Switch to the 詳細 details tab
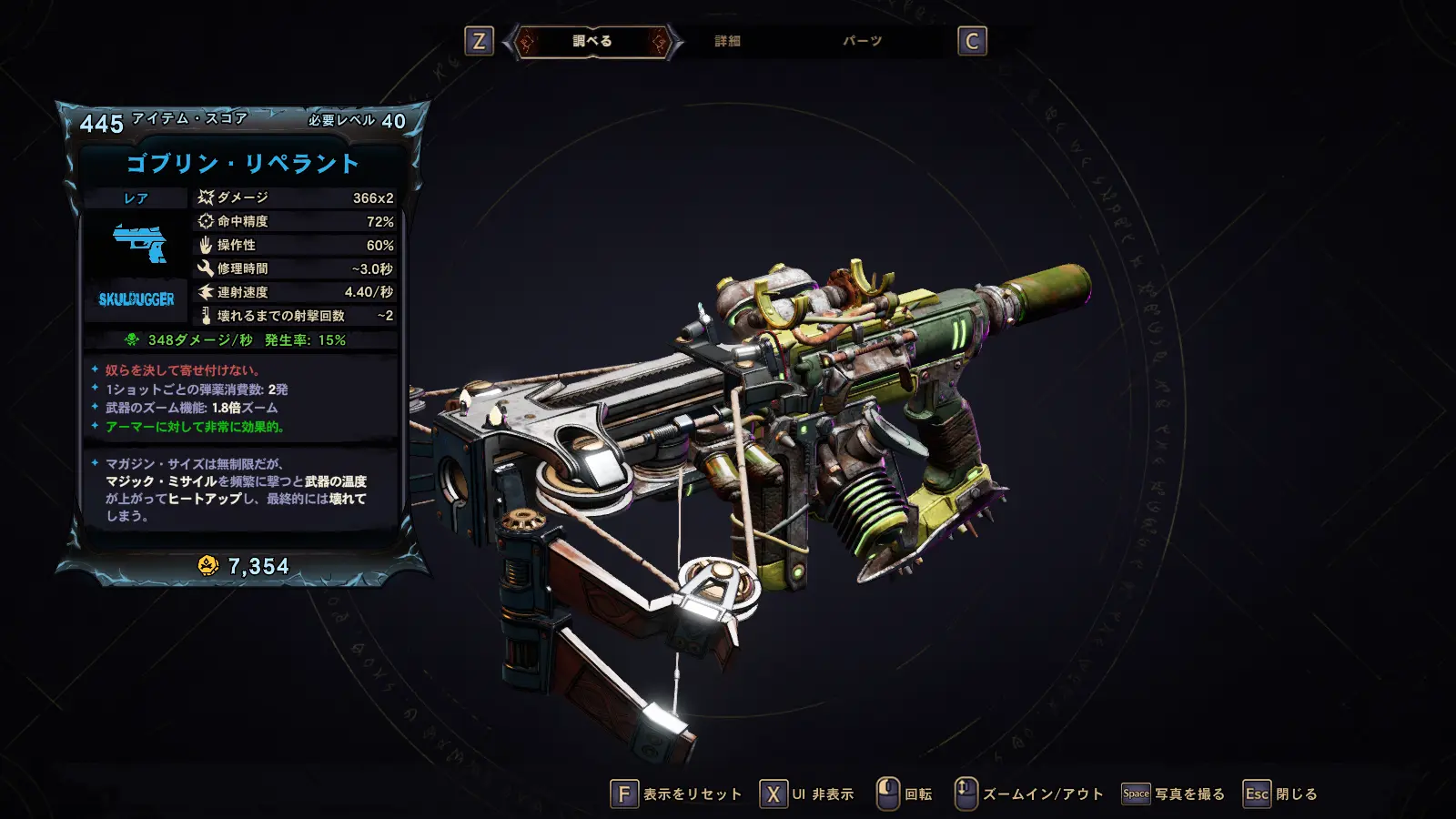Screen dimensions: 1456x819 pos(727,41)
